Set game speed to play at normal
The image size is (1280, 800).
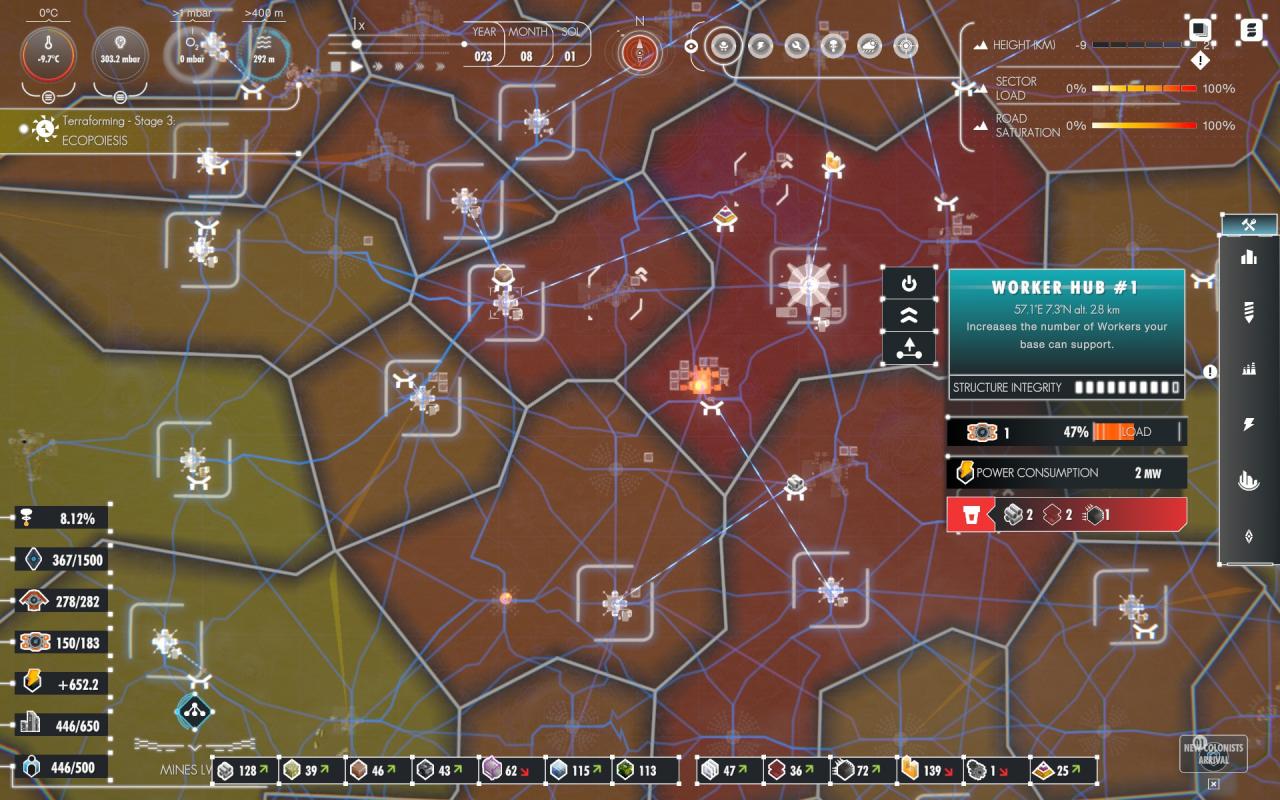[356, 66]
